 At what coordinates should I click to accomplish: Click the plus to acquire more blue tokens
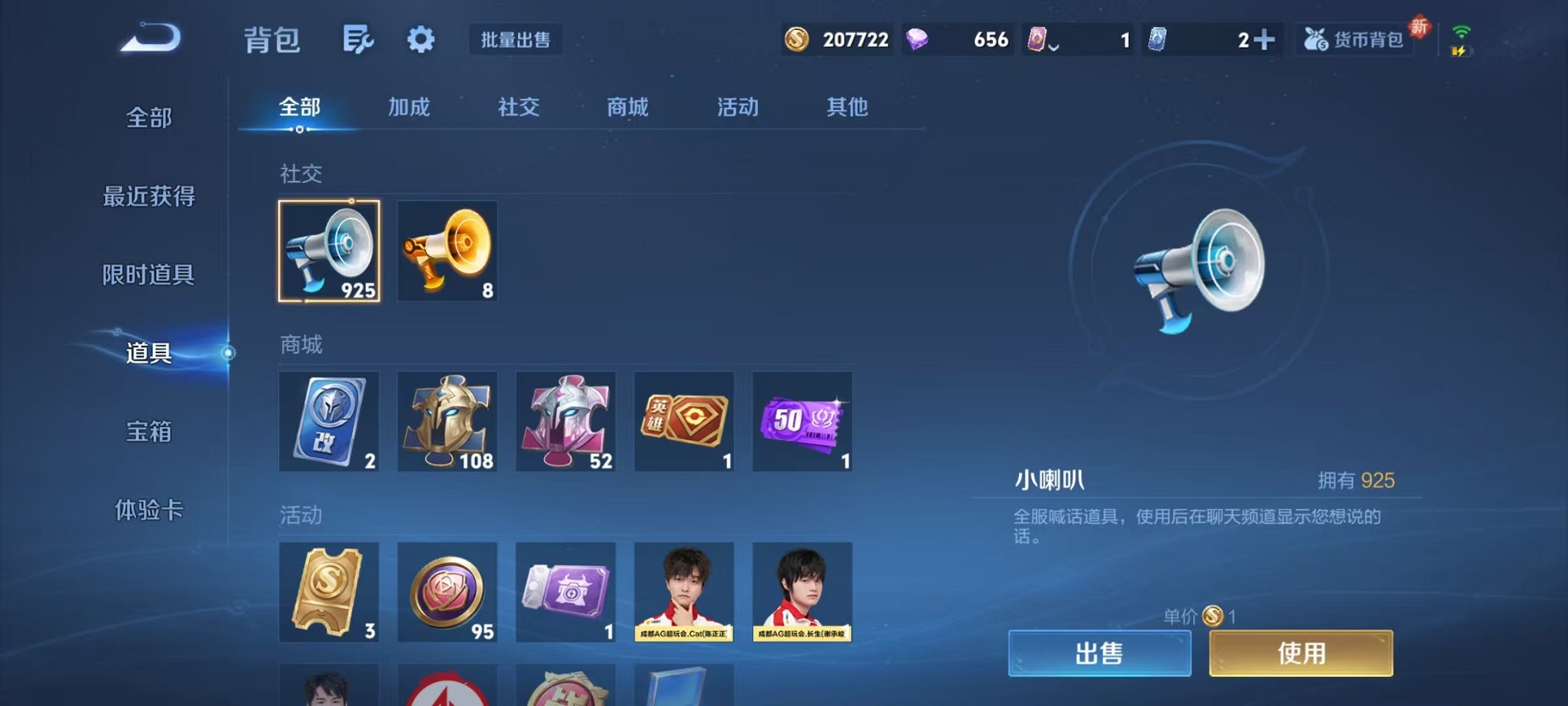[1265, 38]
